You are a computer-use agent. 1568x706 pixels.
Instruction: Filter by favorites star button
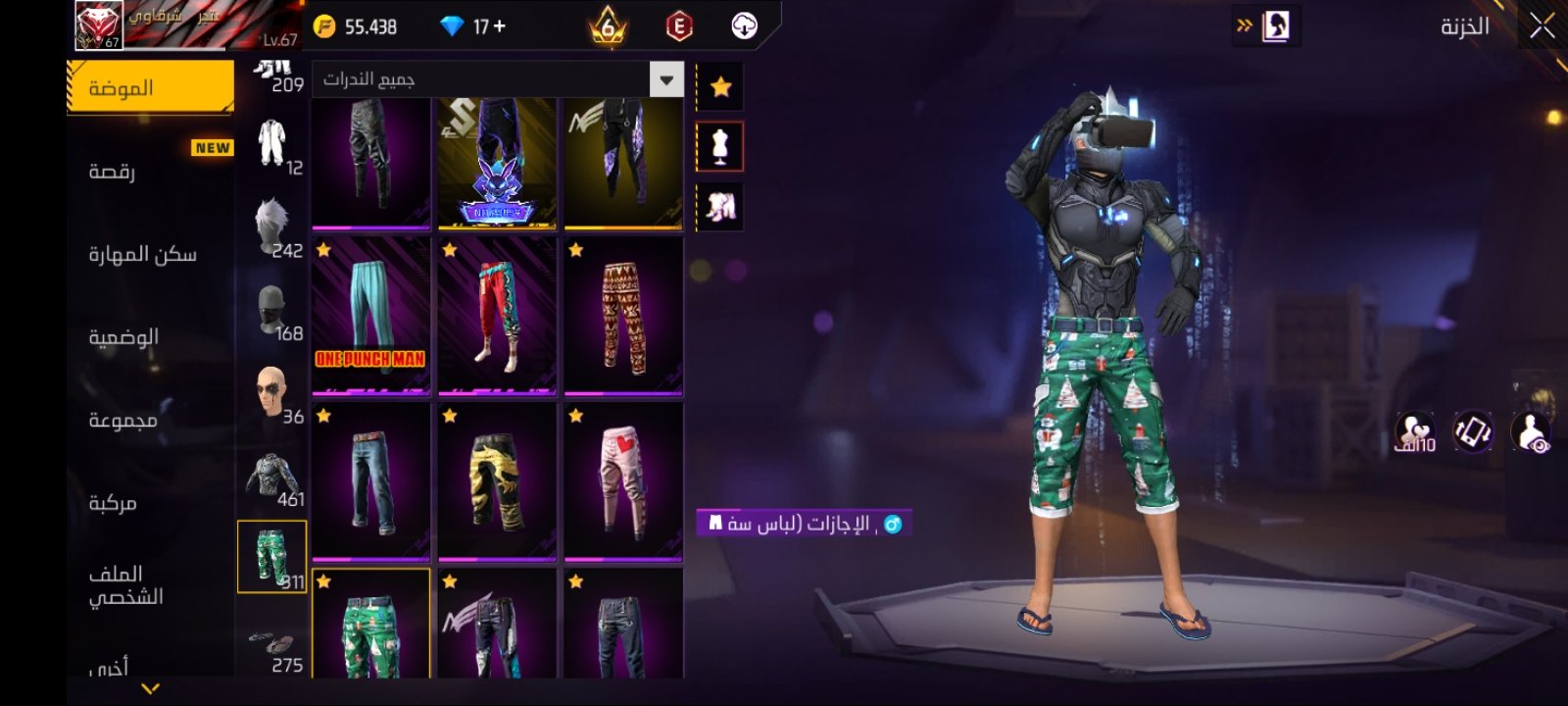(x=720, y=87)
